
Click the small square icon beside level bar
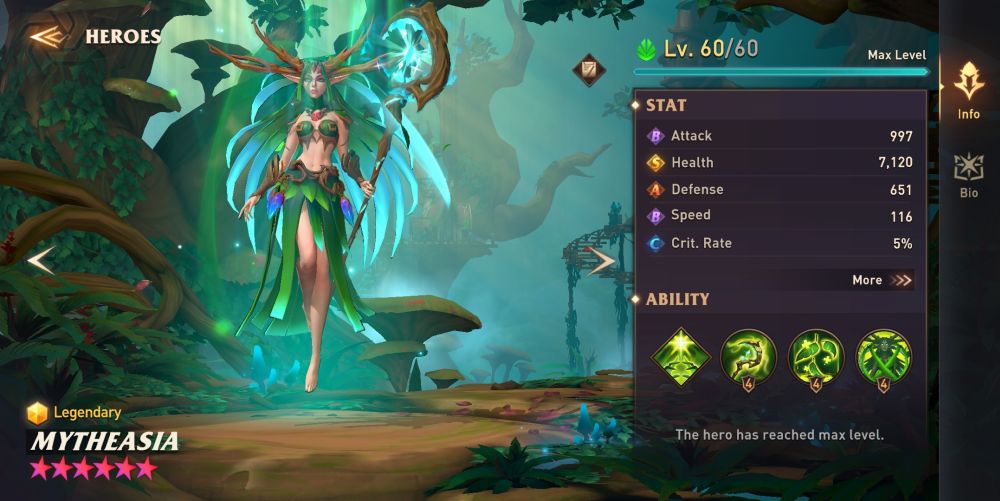coord(587,70)
